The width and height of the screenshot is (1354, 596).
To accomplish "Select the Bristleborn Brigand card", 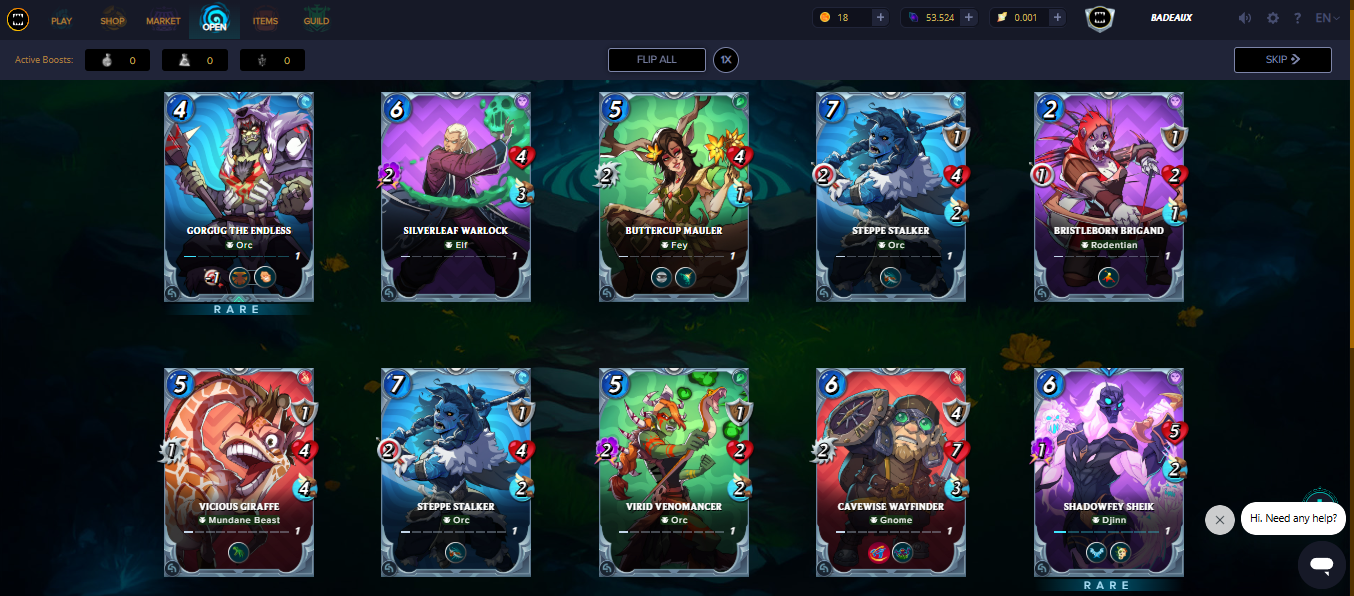I will coord(1109,196).
